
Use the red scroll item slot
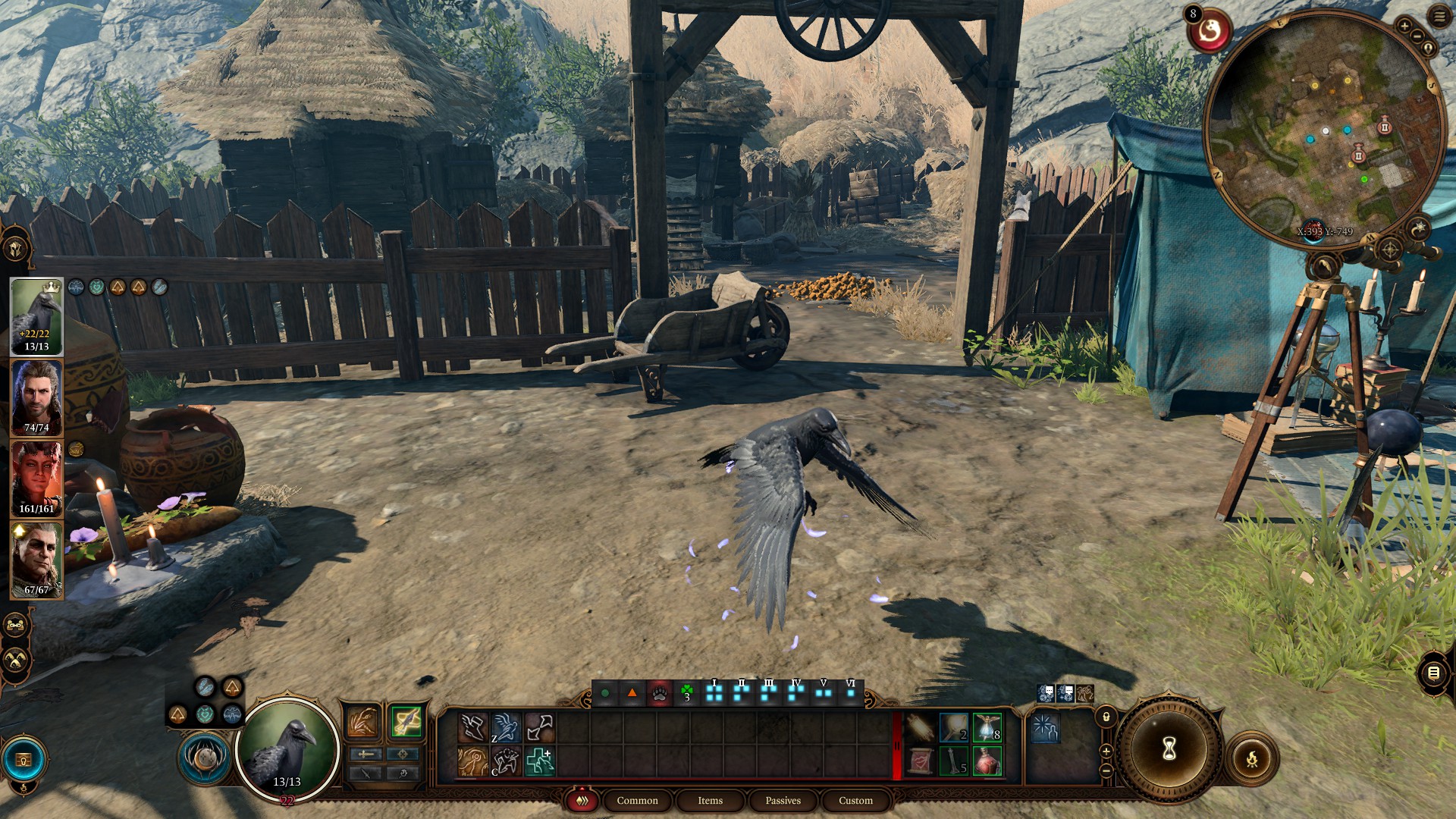tap(920, 761)
